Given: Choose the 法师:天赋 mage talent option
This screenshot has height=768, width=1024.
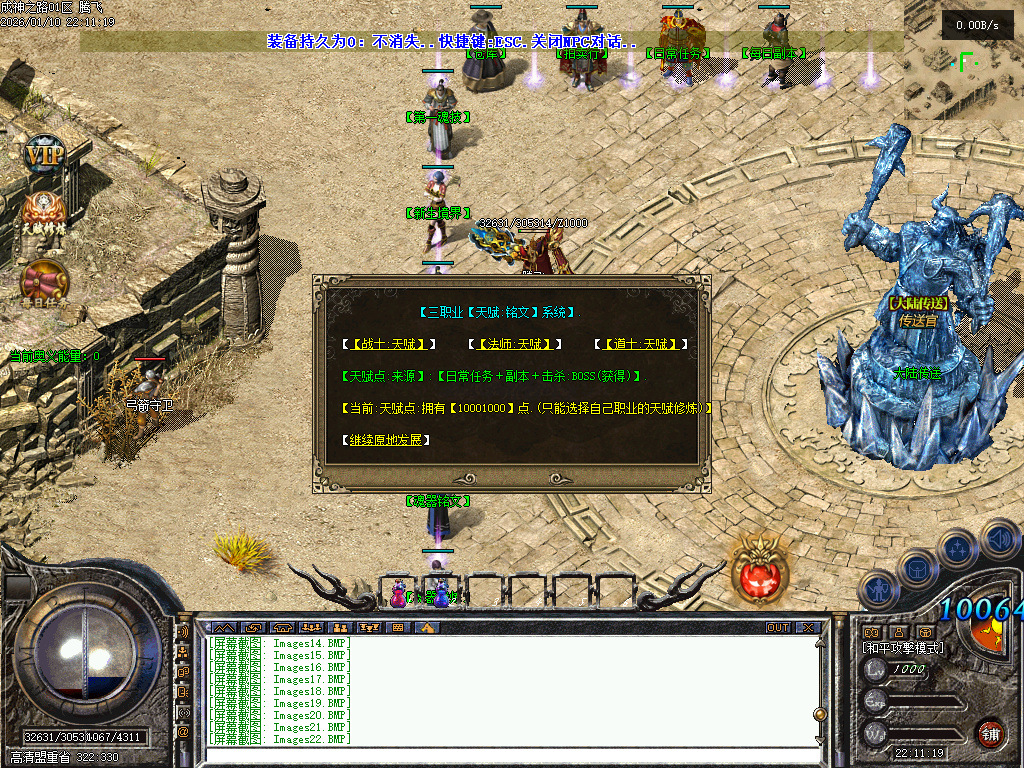Looking at the screenshot, I should [516, 344].
